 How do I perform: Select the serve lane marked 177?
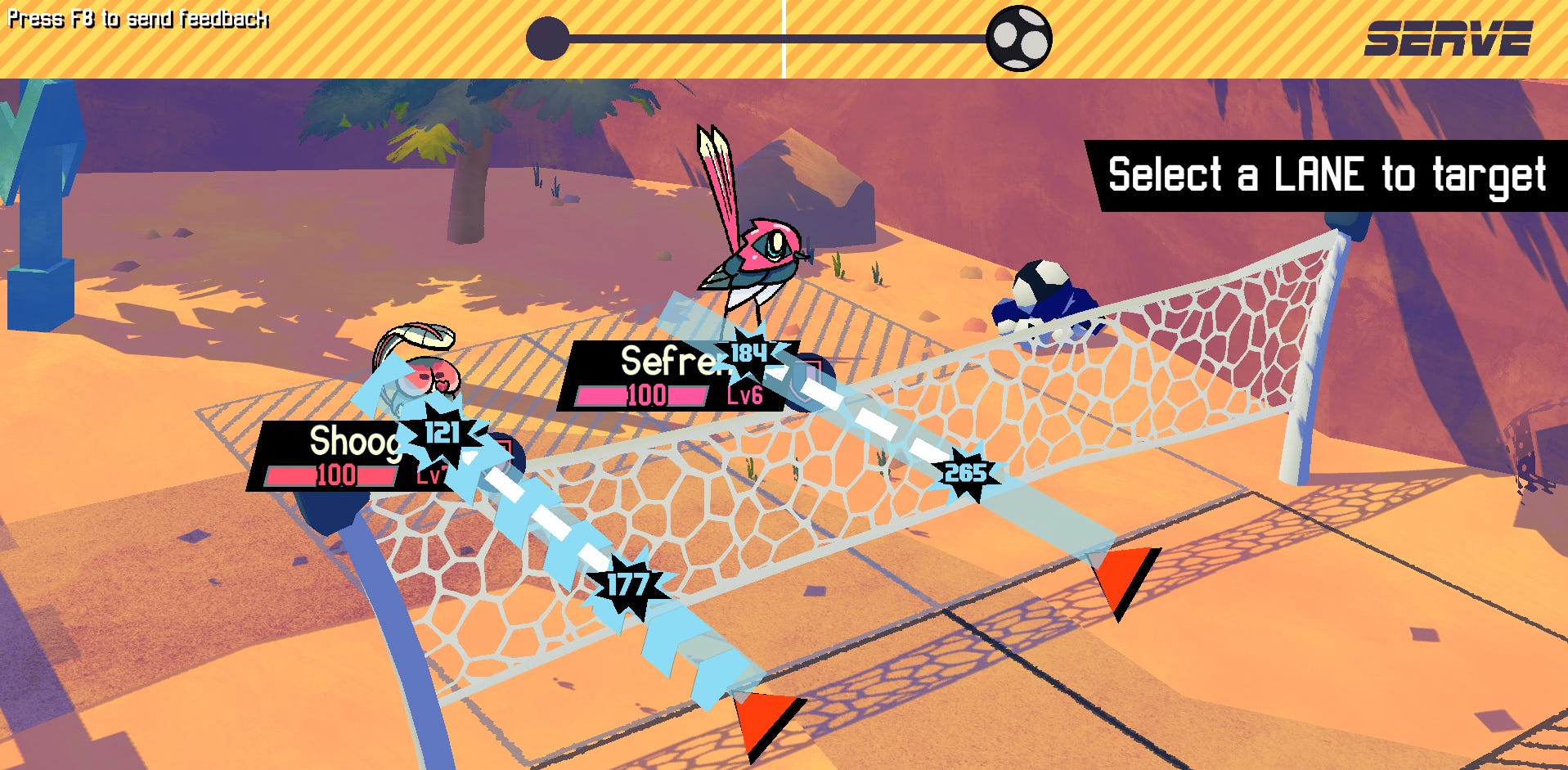click(627, 584)
